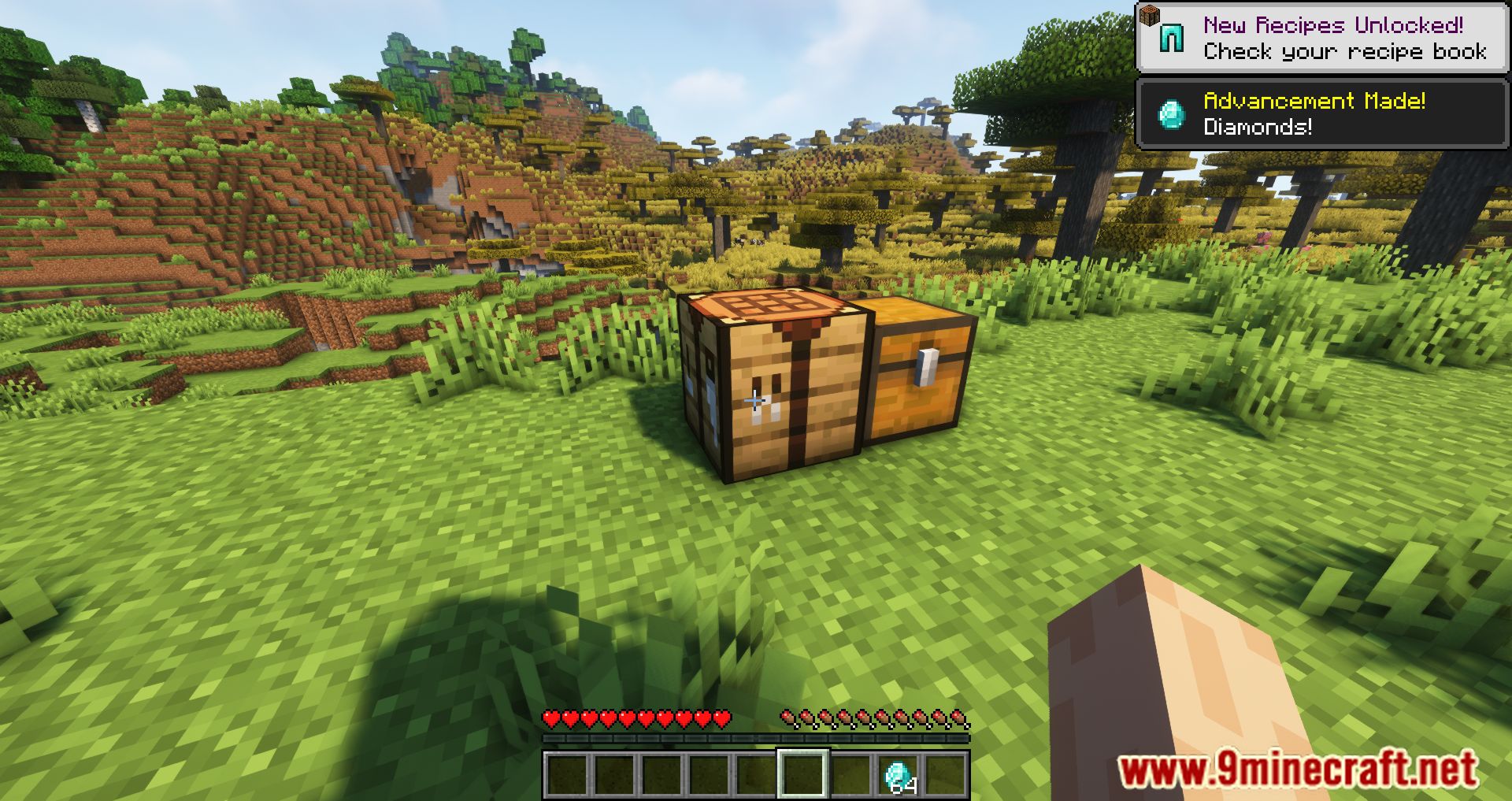Click the Diamonds! advancement label

click(1258, 128)
